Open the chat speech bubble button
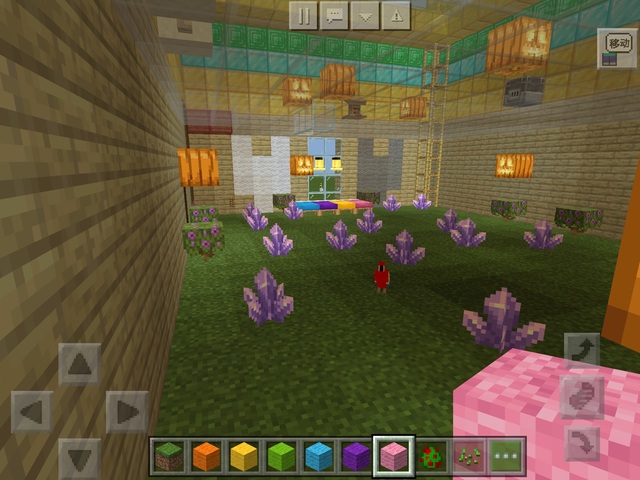Image resolution: width=640 pixels, height=480 pixels. point(335,15)
